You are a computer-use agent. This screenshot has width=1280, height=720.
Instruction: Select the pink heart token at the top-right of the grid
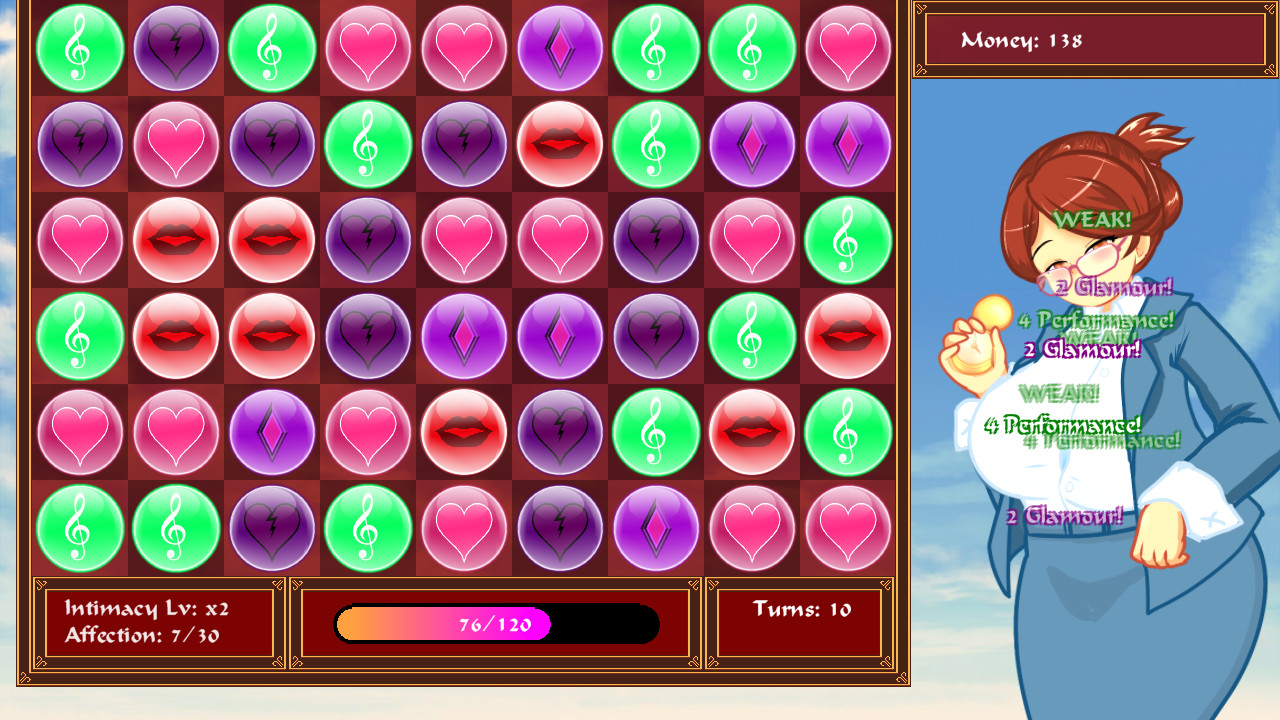pyautogui.click(x=848, y=48)
